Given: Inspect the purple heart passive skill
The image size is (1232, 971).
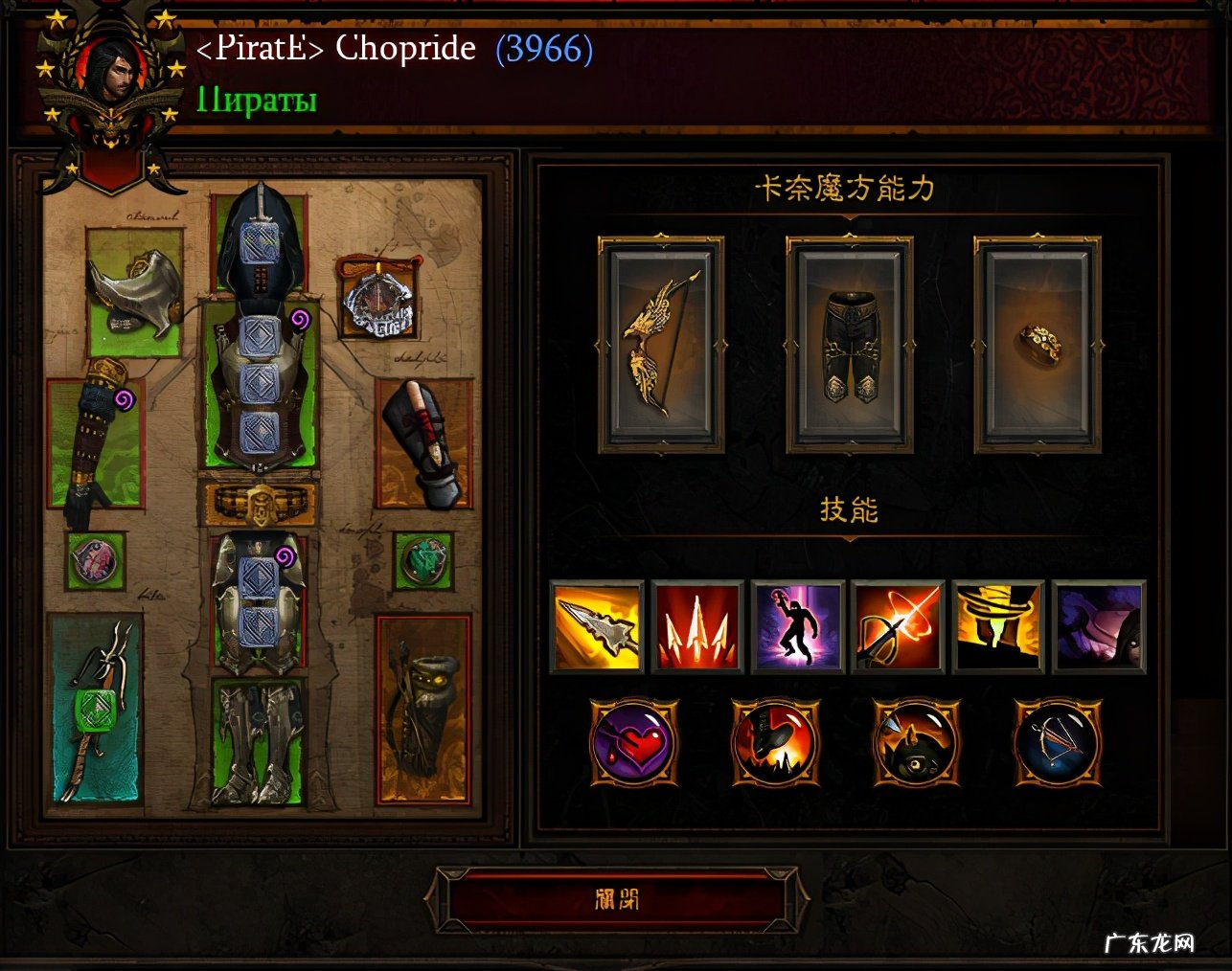Looking at the screenshot, I should [633, 743].
